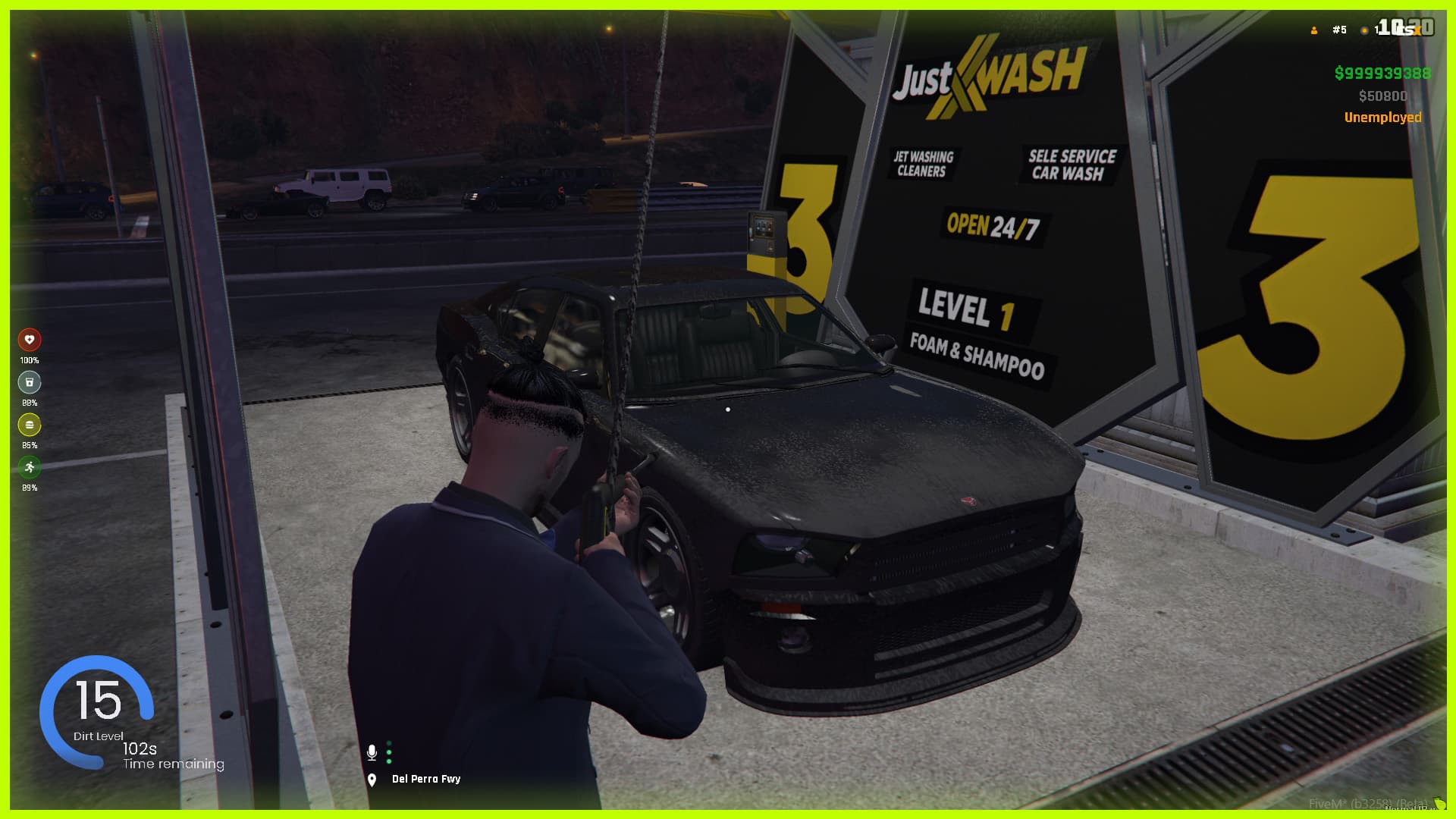Select the green running stamina icon

30,467
